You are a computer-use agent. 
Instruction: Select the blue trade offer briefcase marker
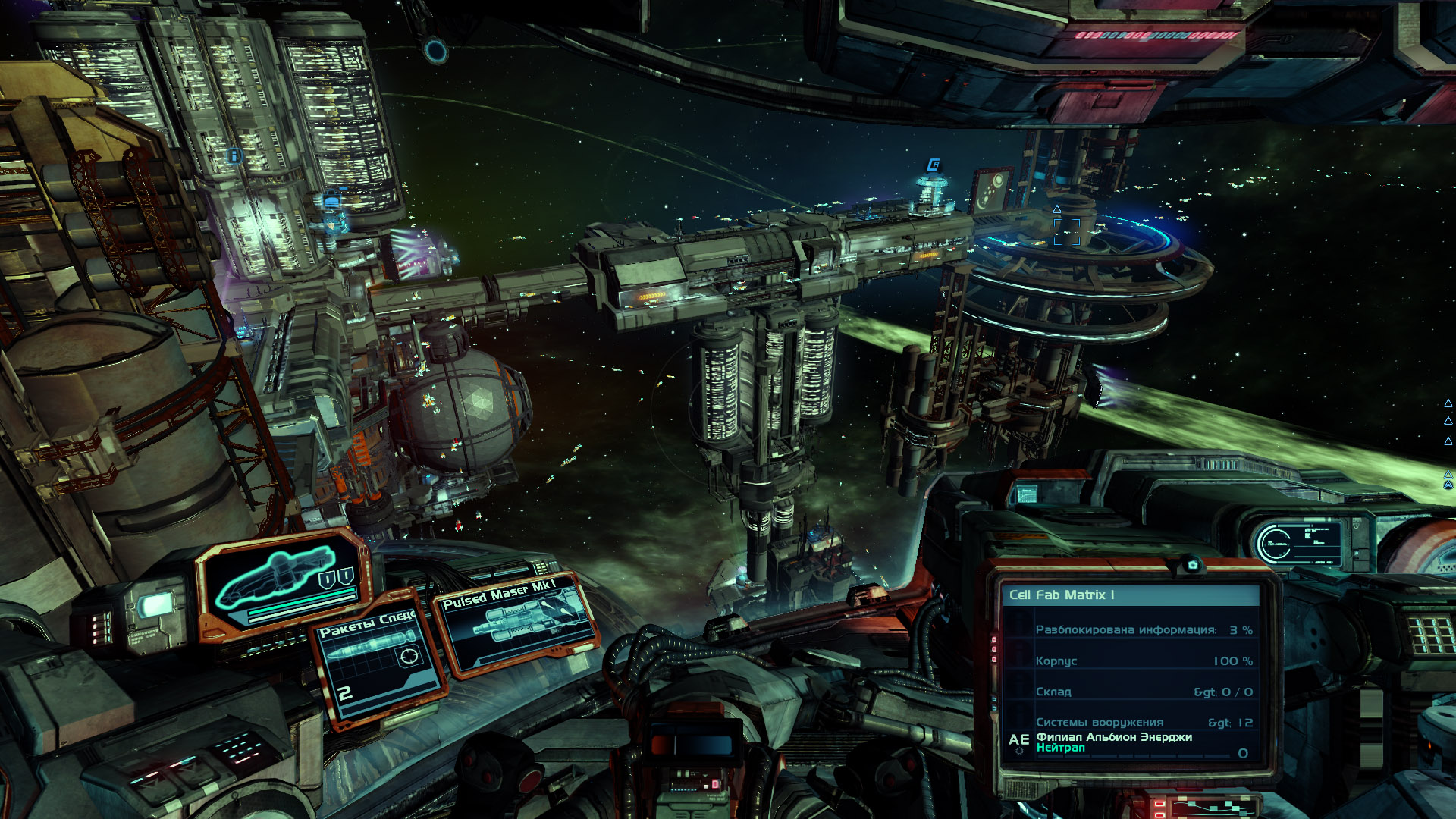point(331,201)
